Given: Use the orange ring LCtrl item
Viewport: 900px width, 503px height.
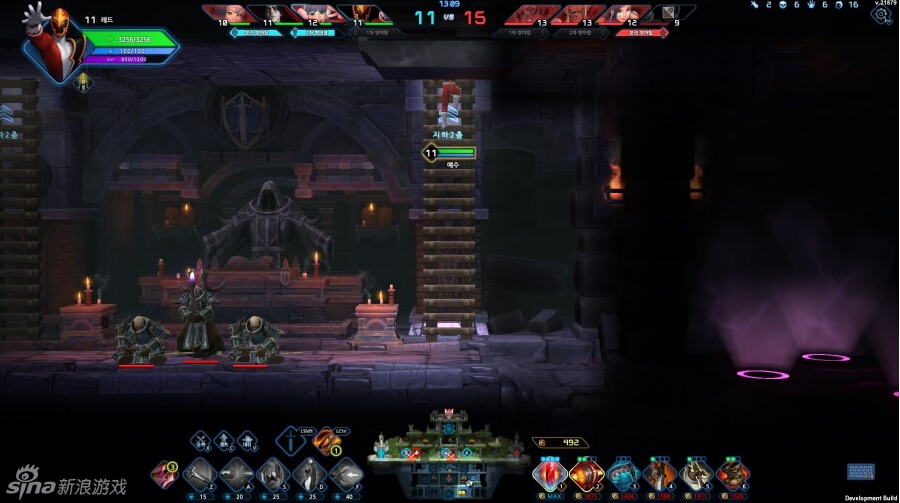Looking at the screenshot, I should click(x=327, y=441).
